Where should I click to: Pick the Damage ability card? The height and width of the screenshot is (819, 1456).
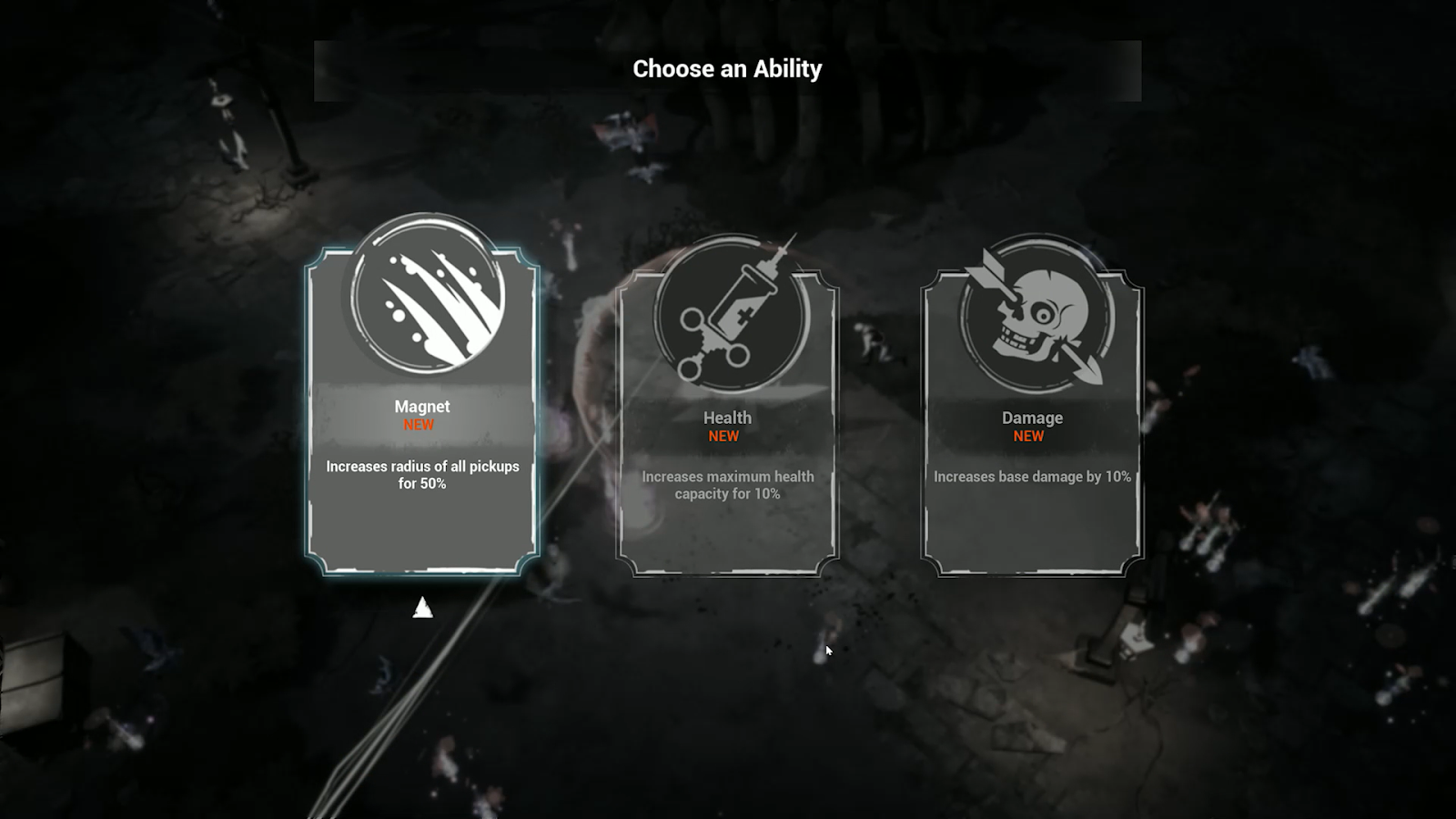(x=1032, y=437)
